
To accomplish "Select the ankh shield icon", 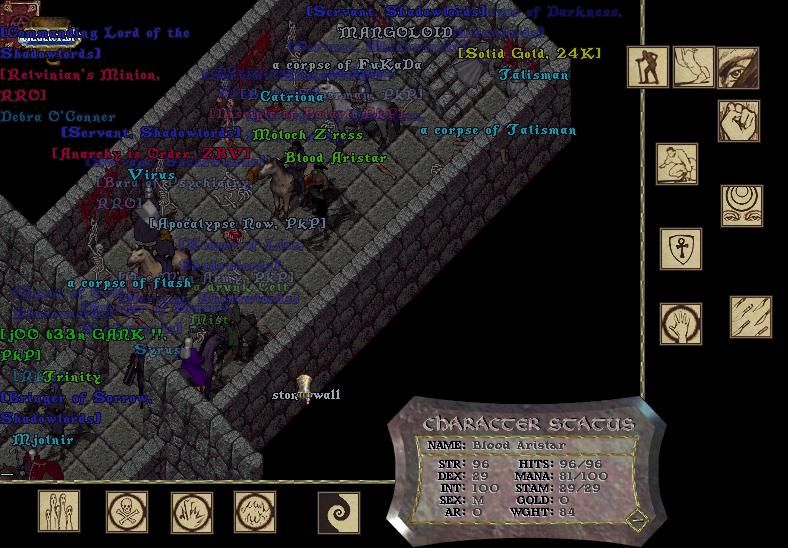I will (680, 249).
